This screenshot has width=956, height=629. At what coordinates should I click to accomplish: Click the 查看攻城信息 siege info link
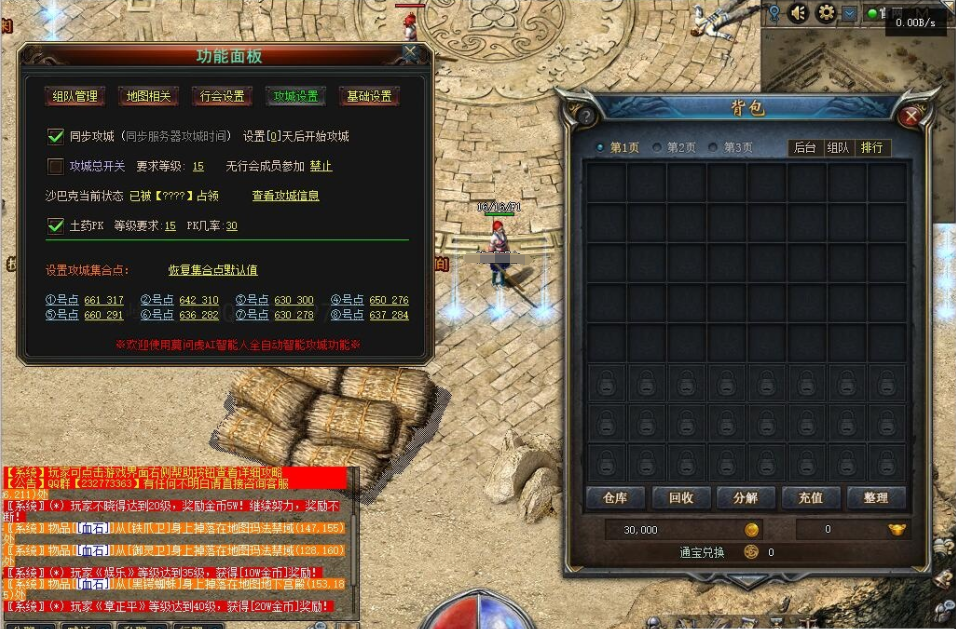pos(285,196)
